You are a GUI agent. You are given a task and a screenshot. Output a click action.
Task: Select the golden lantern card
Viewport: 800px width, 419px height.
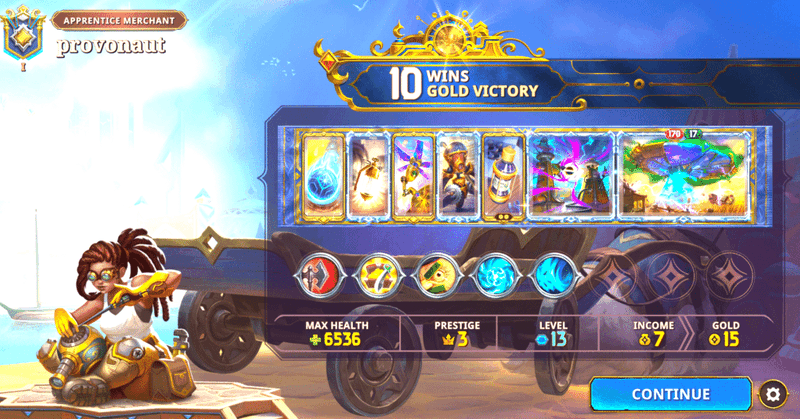click(x=367, y=176)
